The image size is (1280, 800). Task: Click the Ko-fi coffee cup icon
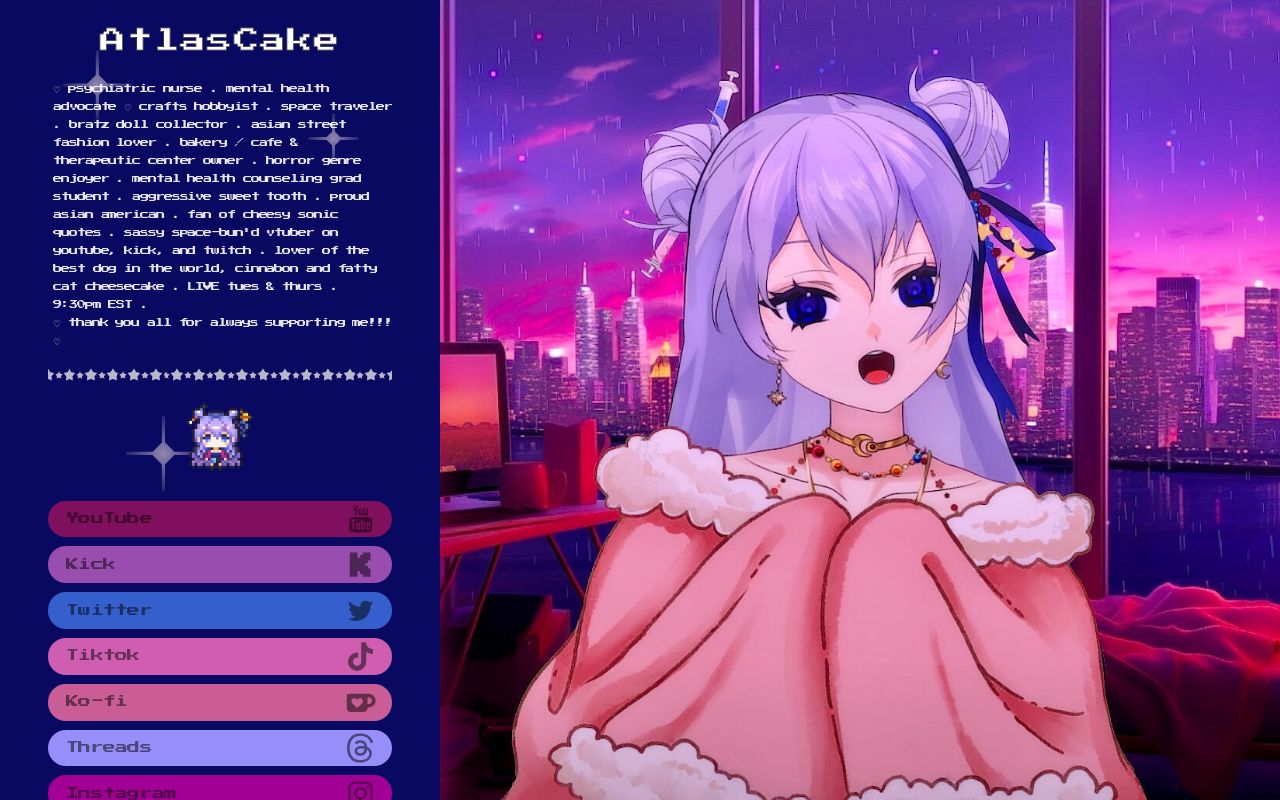[359, 702]
